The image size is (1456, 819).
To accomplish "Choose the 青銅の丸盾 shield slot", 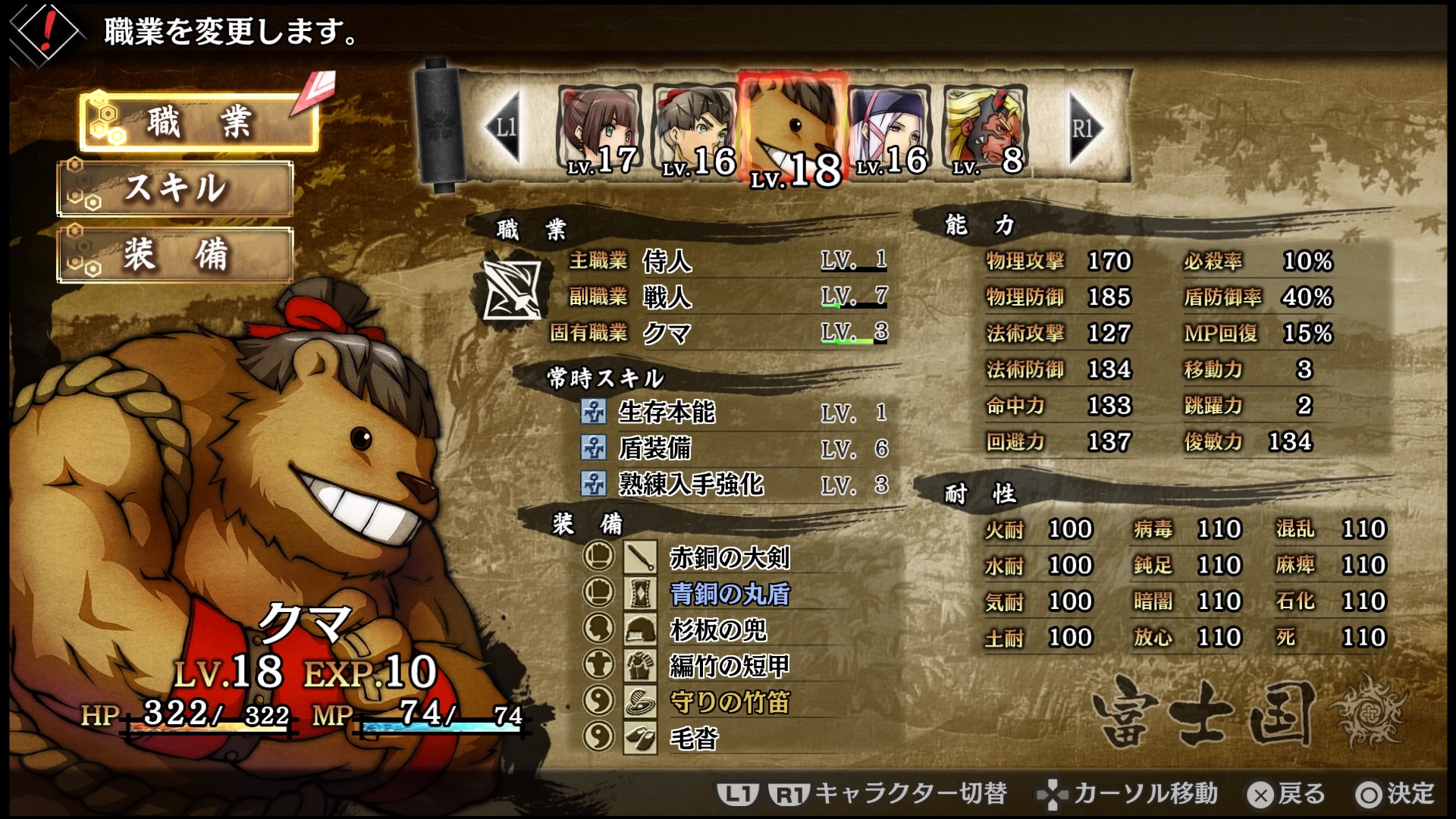I will (730, 593).
